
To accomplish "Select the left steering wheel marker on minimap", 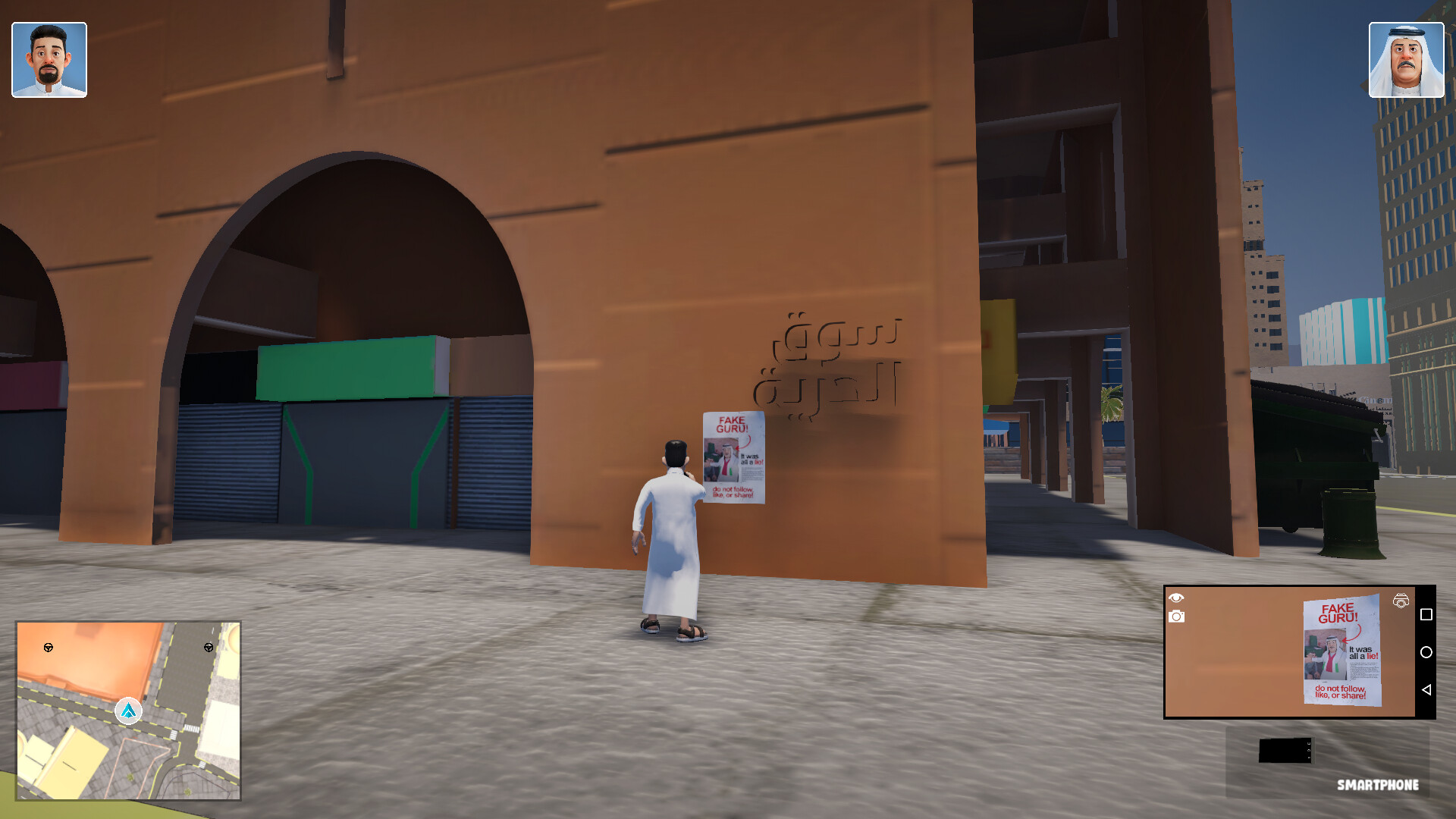I will [49, 648].
